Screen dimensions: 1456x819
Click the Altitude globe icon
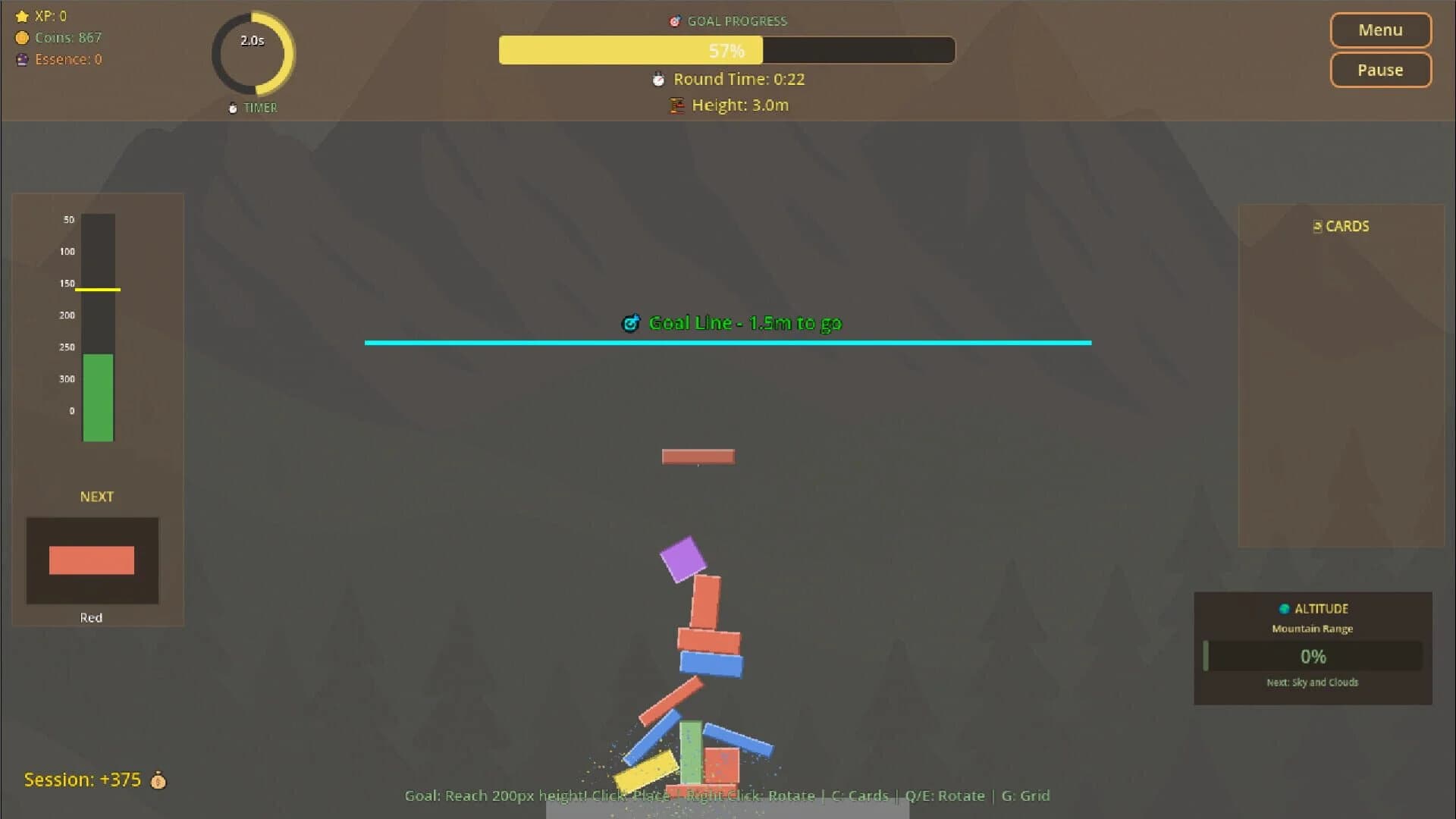(x=1284, y=608)
